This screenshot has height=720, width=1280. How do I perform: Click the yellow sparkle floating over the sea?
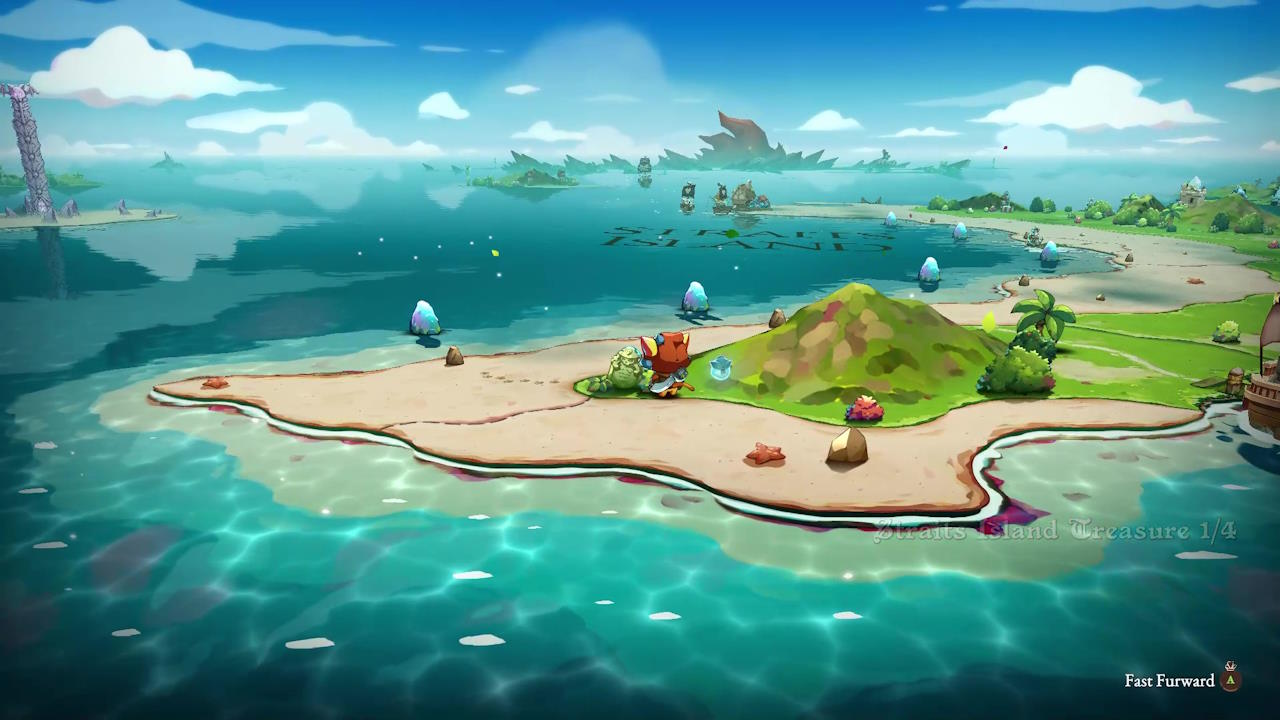point(494,254)
